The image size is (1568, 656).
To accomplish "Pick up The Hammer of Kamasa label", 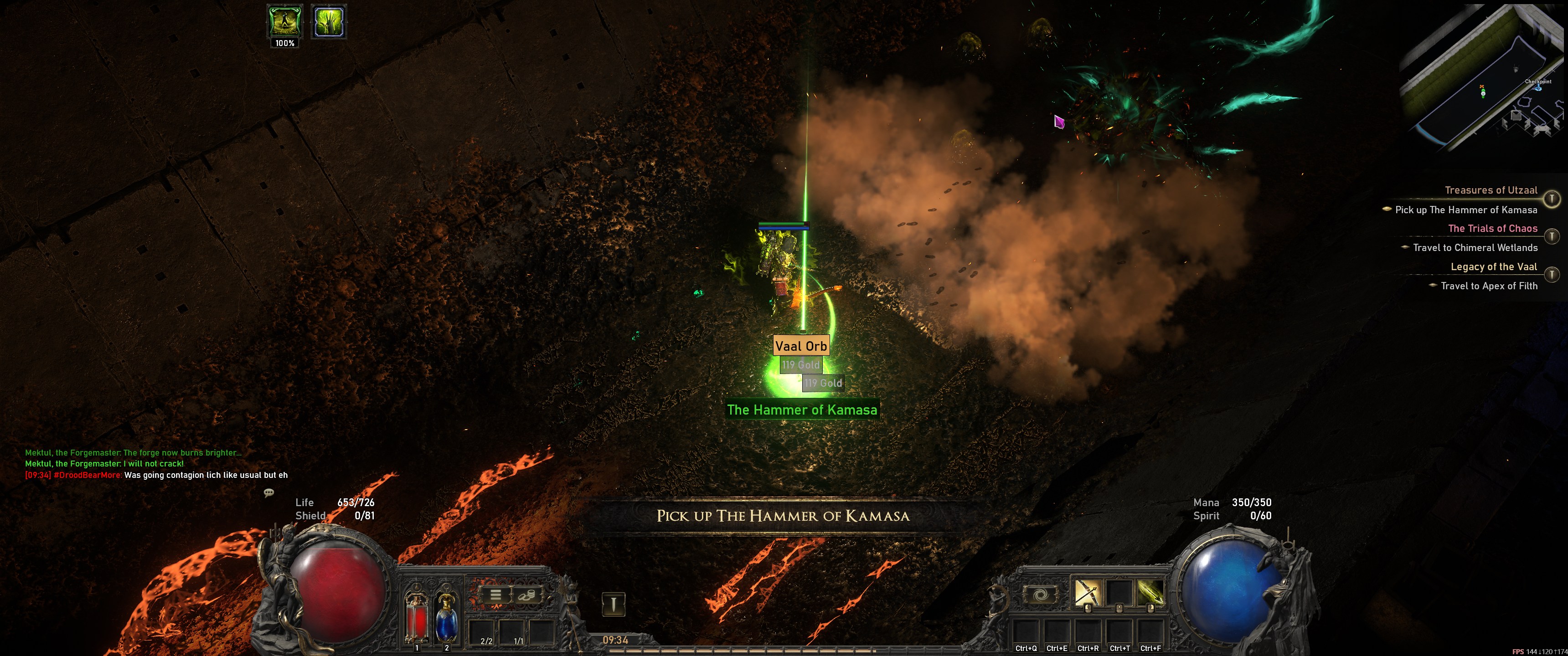I will pos(802,410).
